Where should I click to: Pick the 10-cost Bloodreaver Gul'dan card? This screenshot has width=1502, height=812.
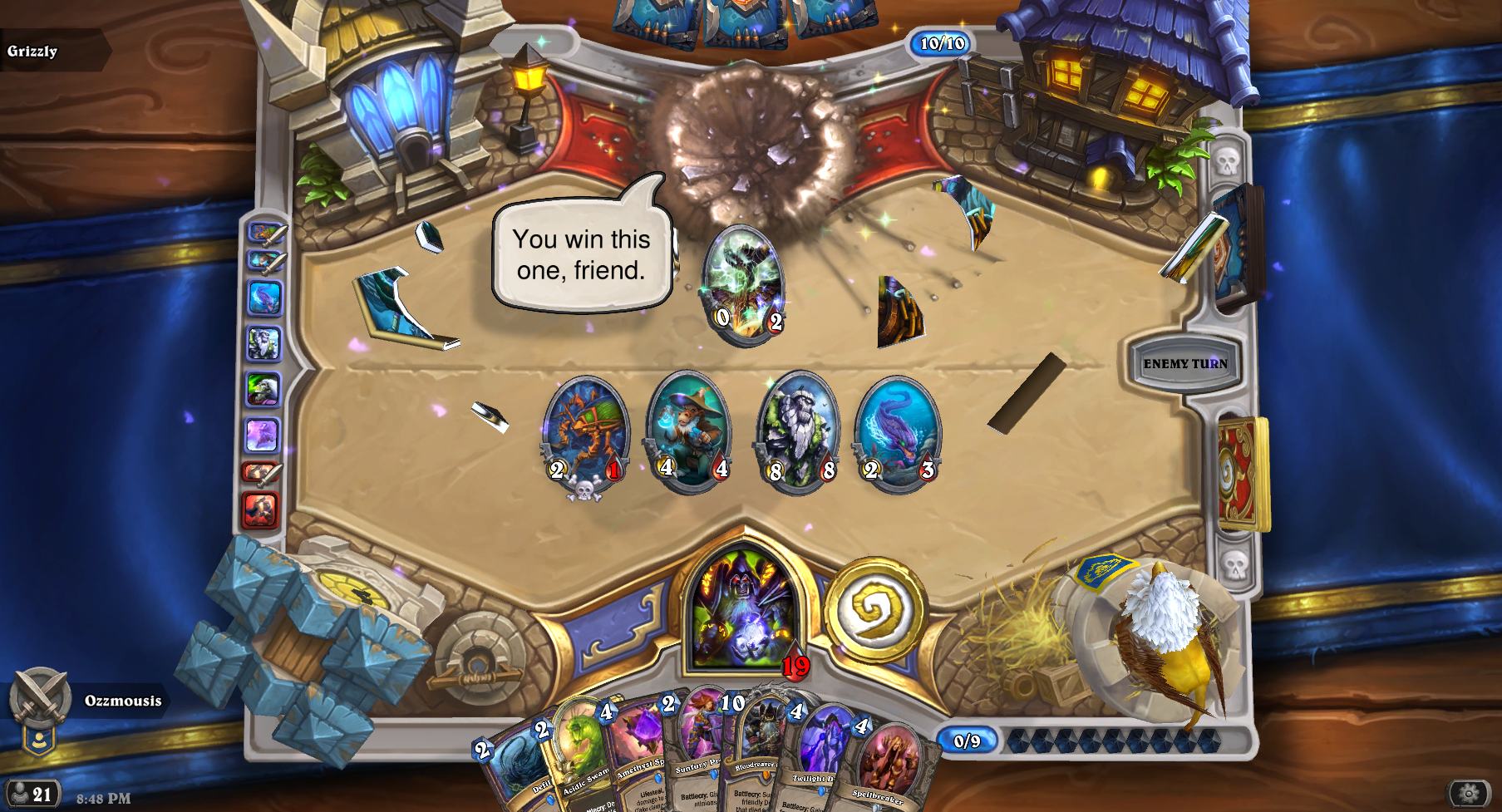point(755,748)
